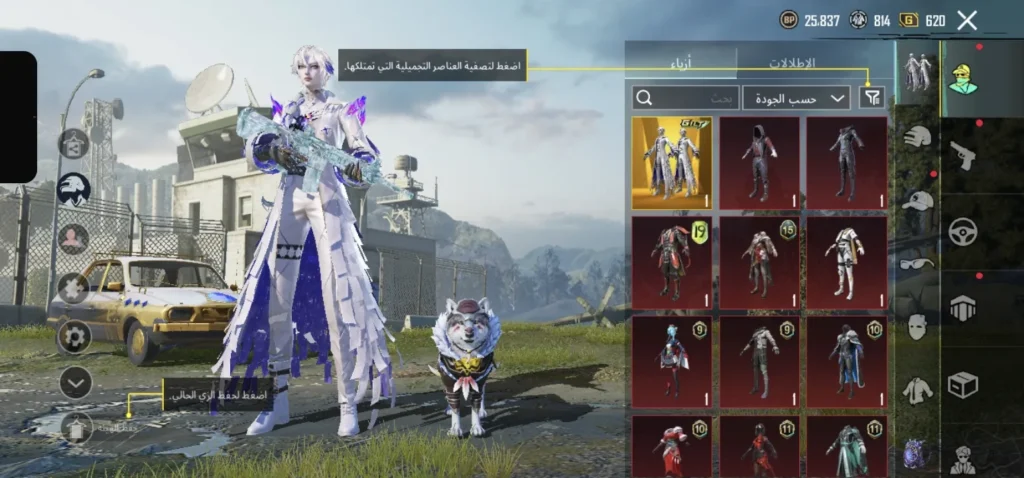Open the cap headwear category
This screenshot has height=478, width=1024.
point(917,201)
